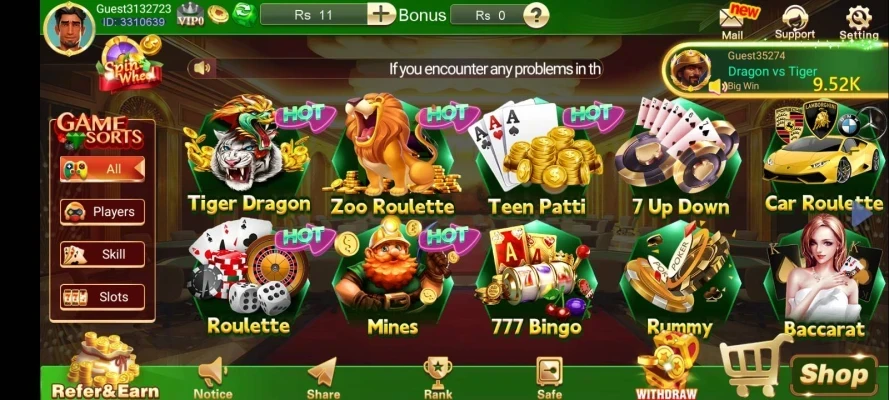View the Rank leaderboard
This screenshot has width=889, height=400.
[x=437, y=377]
